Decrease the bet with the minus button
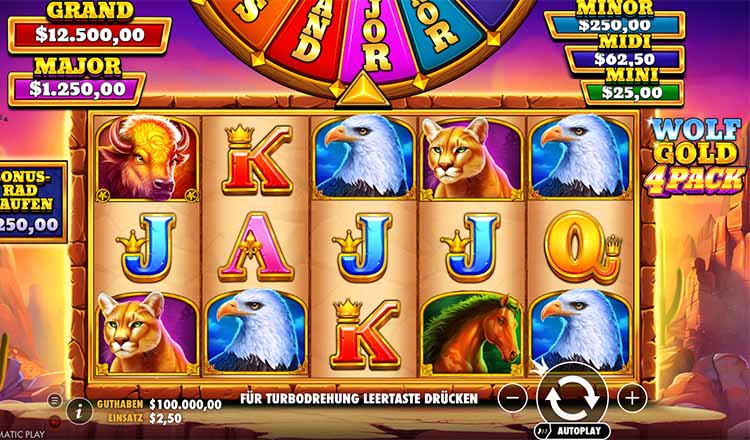Screen dimensions: 750x440 tap(512, 397)
